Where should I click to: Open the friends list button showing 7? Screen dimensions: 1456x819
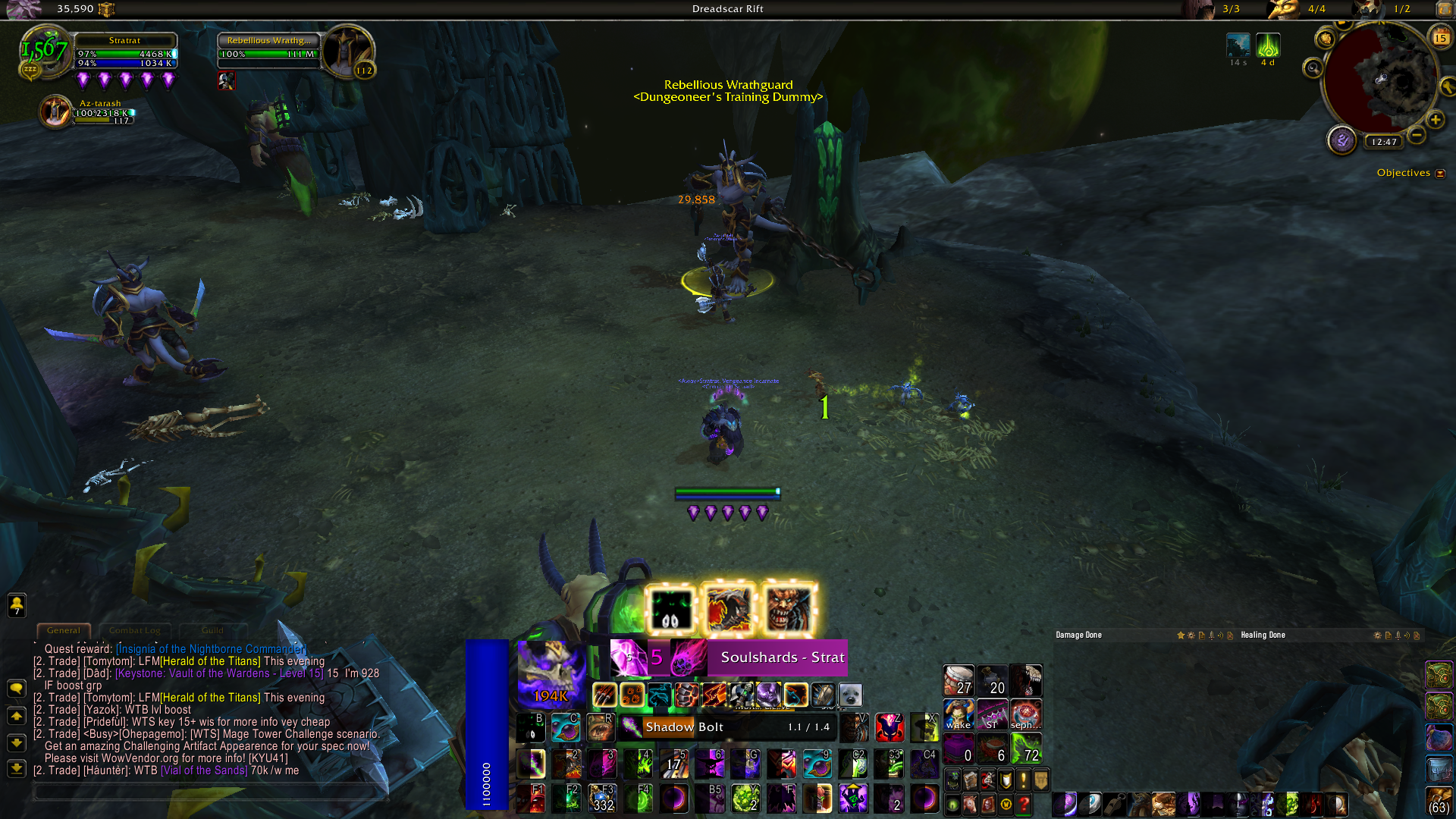point(17,605)
